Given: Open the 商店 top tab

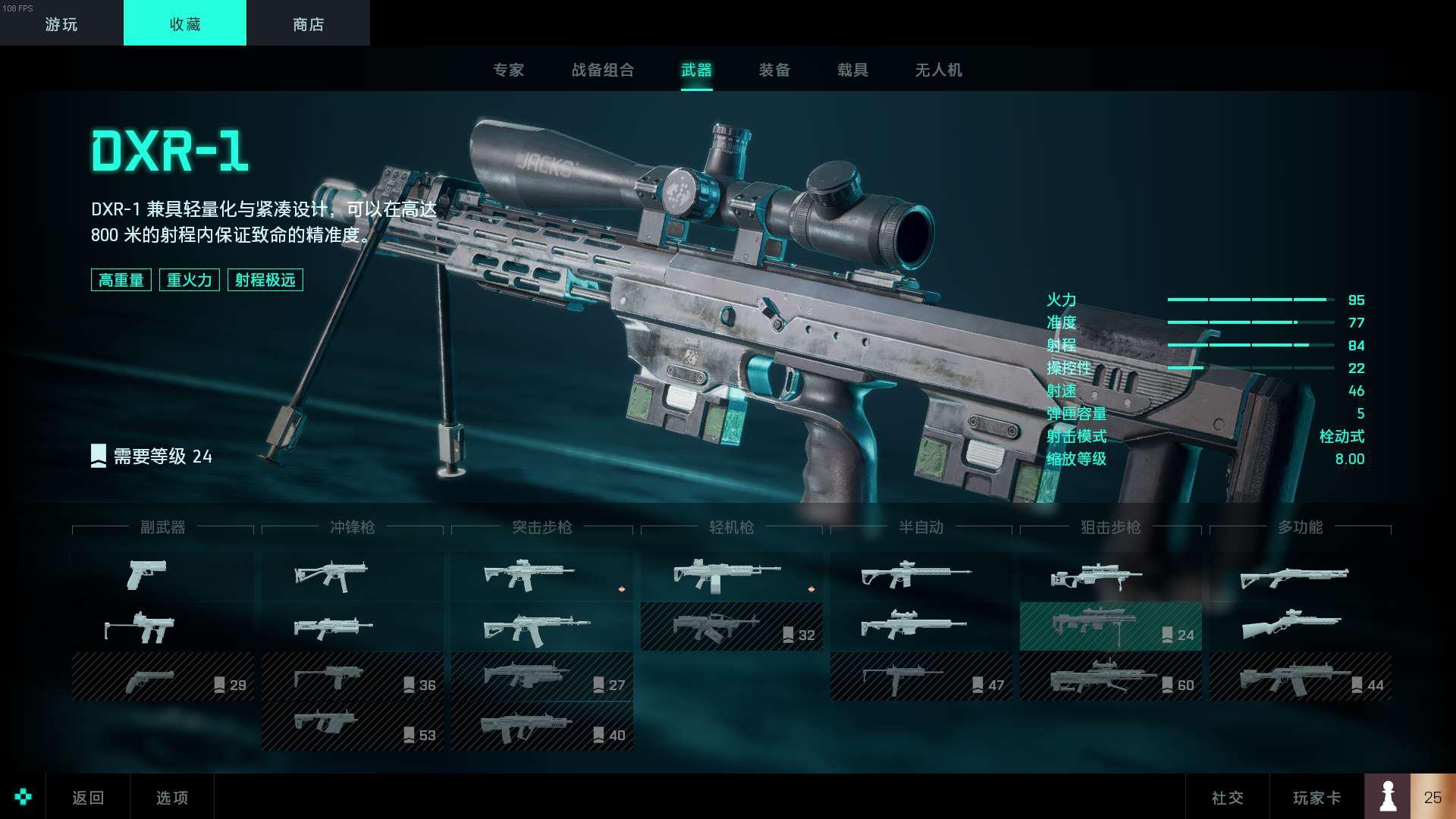Looking at the screenshot, I should tap(308, 24).
